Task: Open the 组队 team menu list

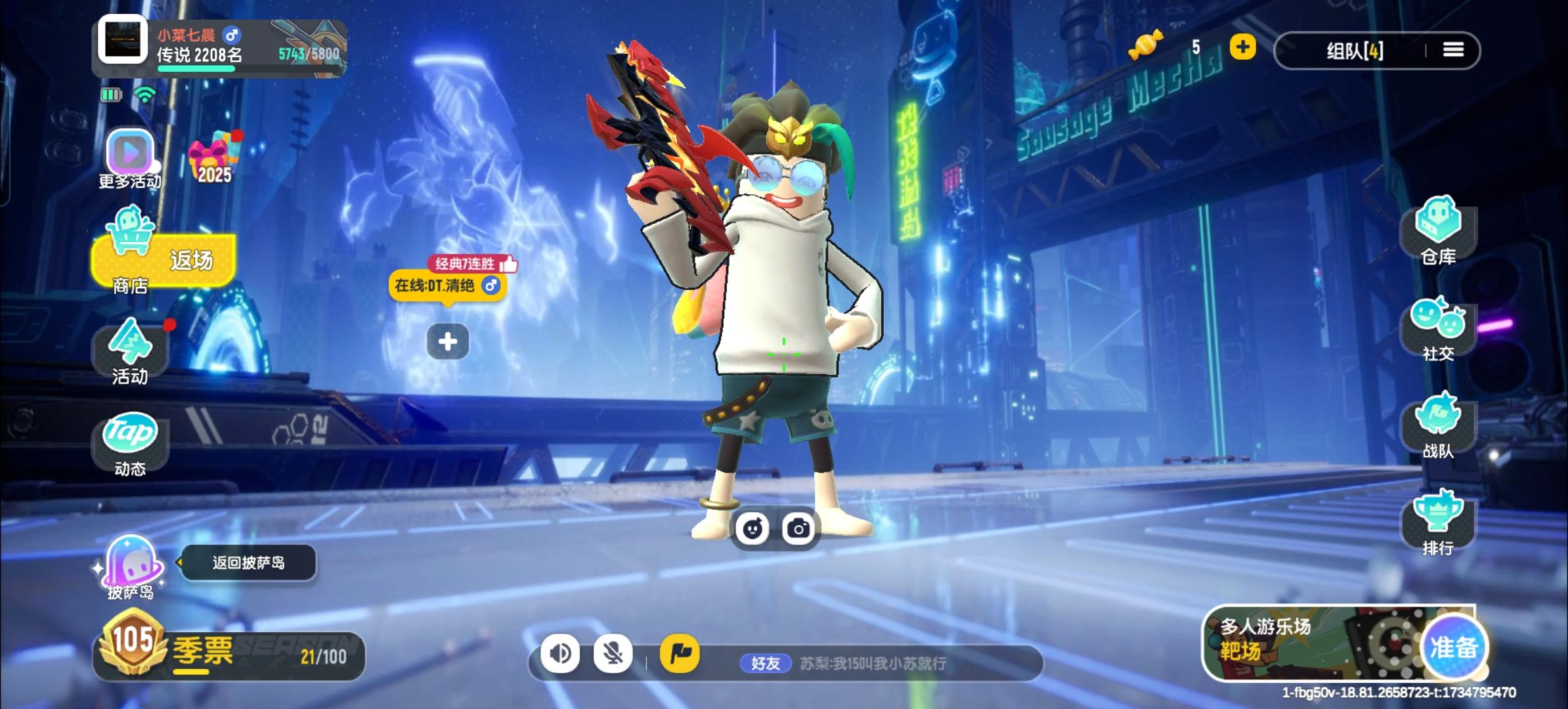Action: (x=1453, y=50)
